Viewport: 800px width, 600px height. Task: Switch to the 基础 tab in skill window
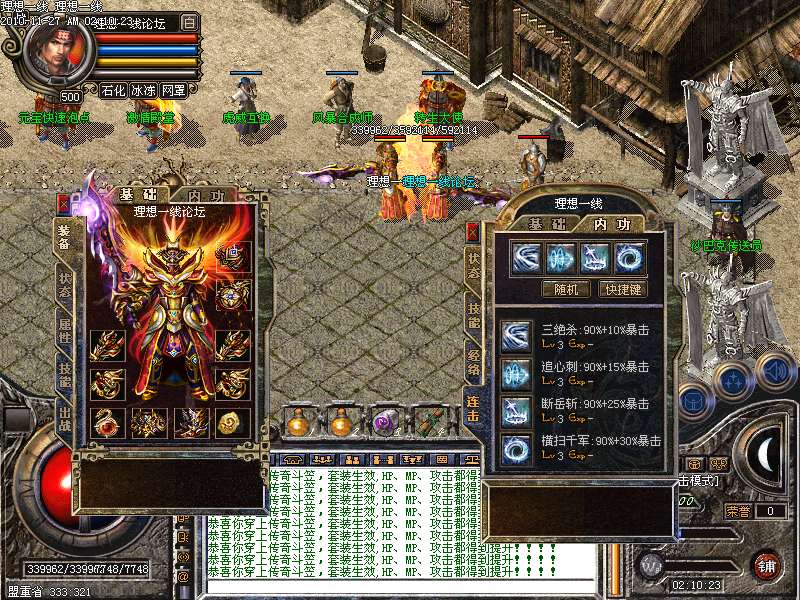click(547, 224)
